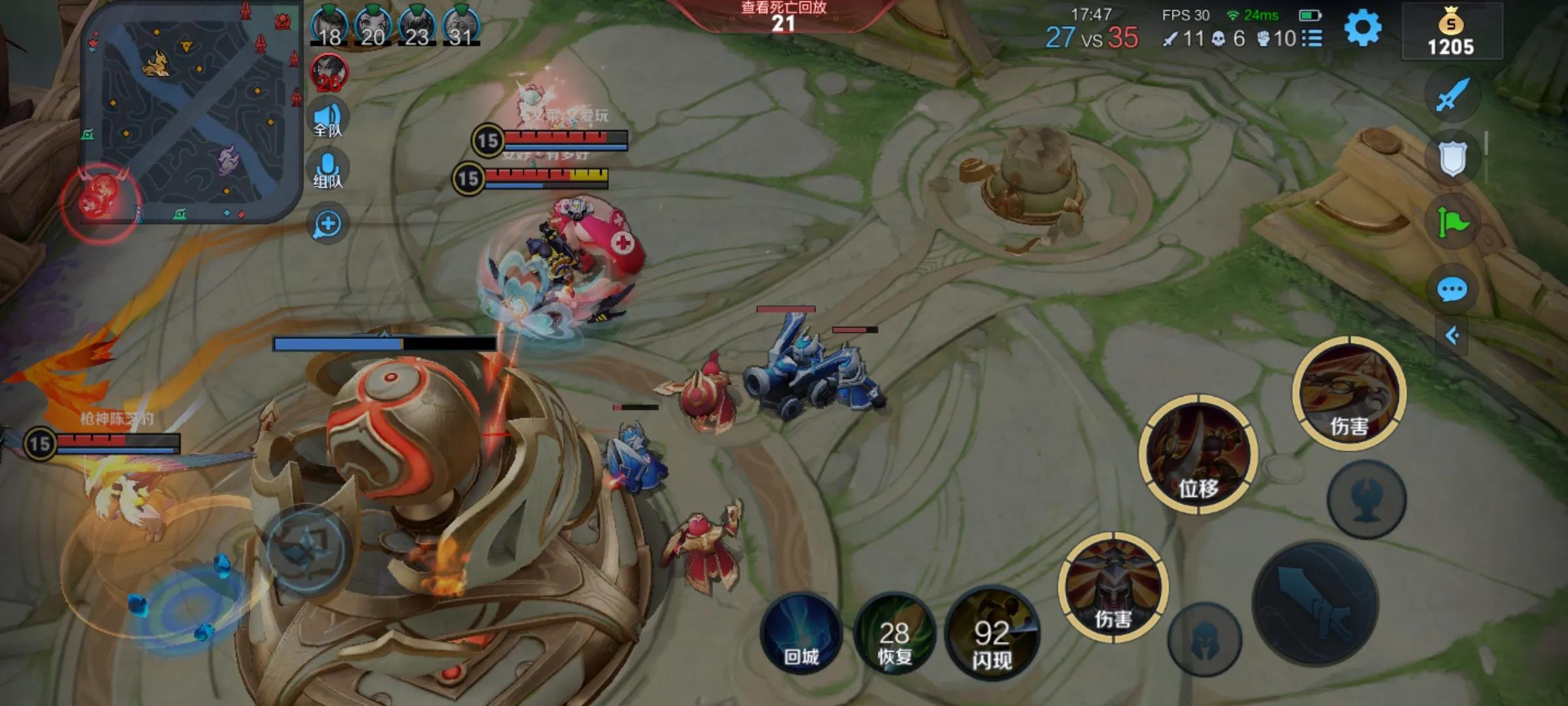Open the settings gear menu
This screenshot has height=706, width=1568.
[x=1362, y=29]
